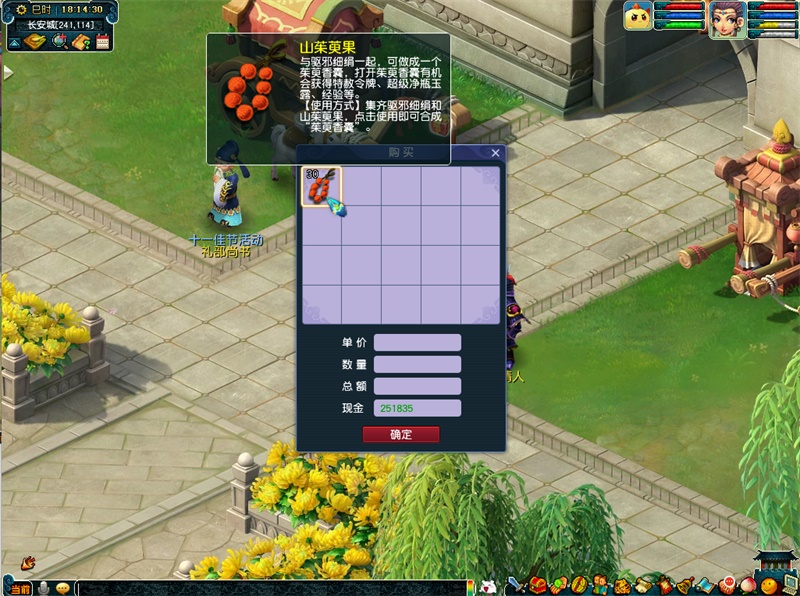Viewport: 800px width, 596px height.
Task: Open the chat bubble emote button
Action: (x=62, y=588)
